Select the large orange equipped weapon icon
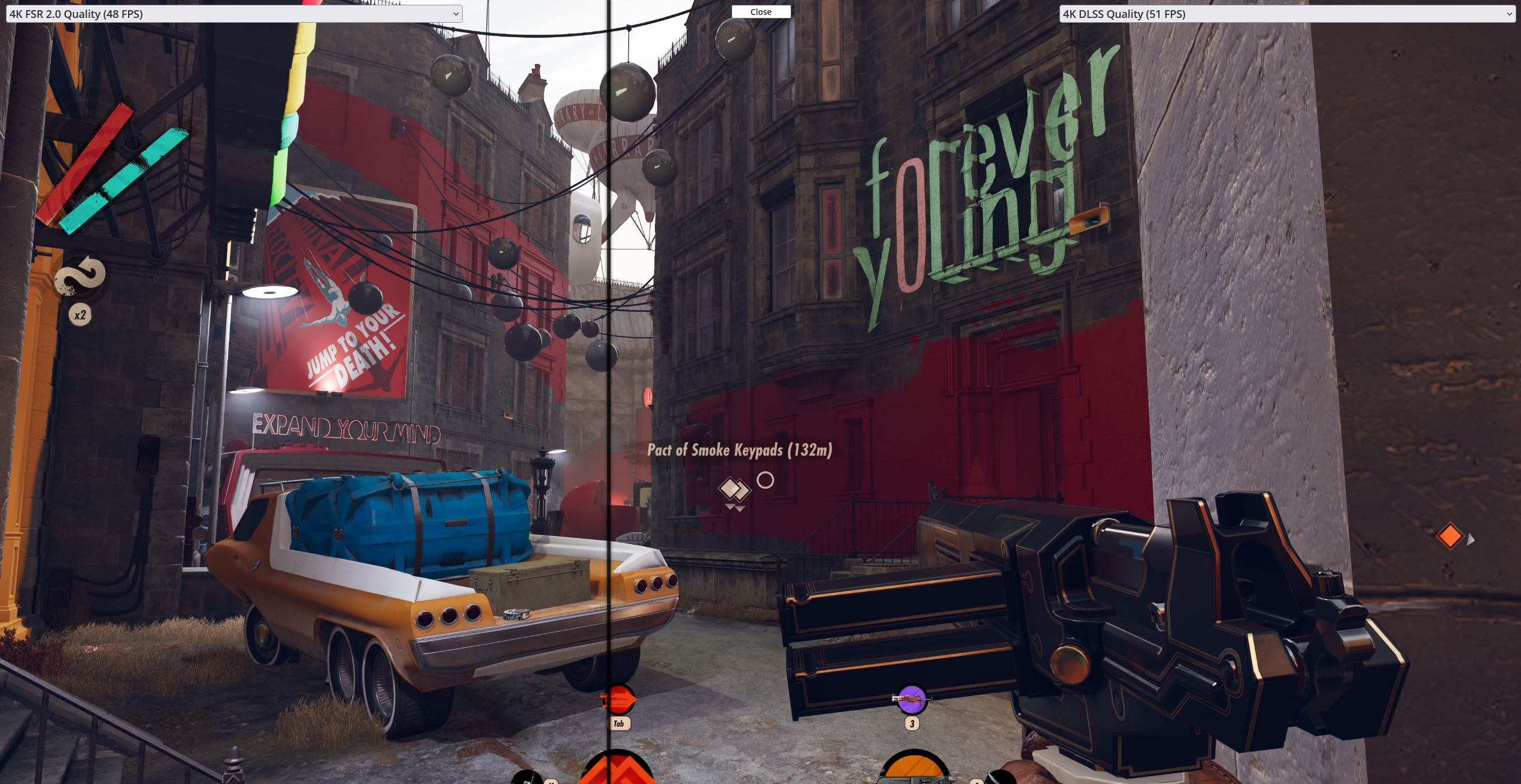 click(x=914, y=768)
